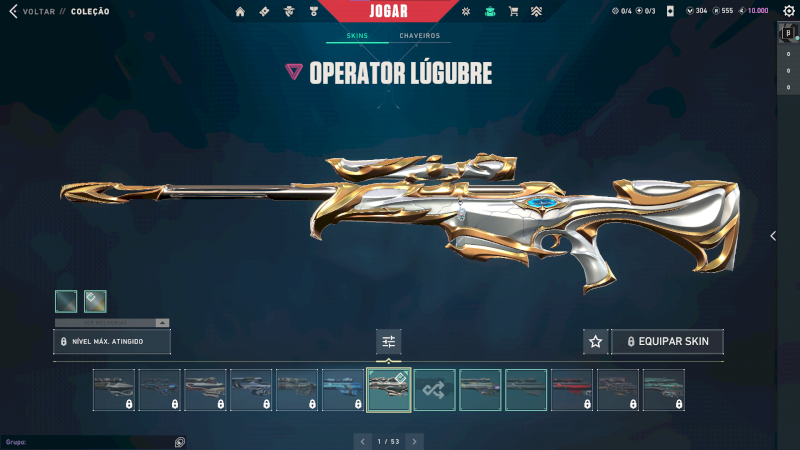Click the Nível Máx. Atingido upgrade button
This screenshot has width=800, height=450.
112,342
